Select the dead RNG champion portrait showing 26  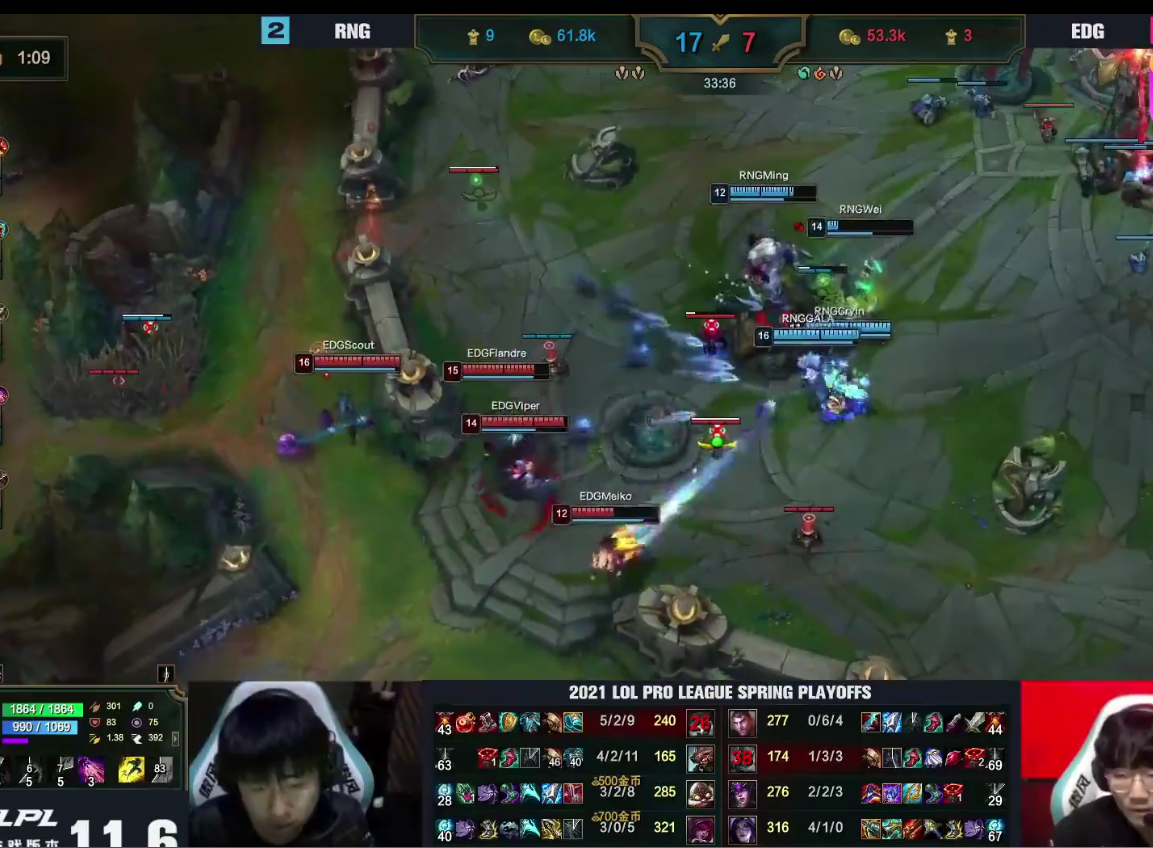700,722
